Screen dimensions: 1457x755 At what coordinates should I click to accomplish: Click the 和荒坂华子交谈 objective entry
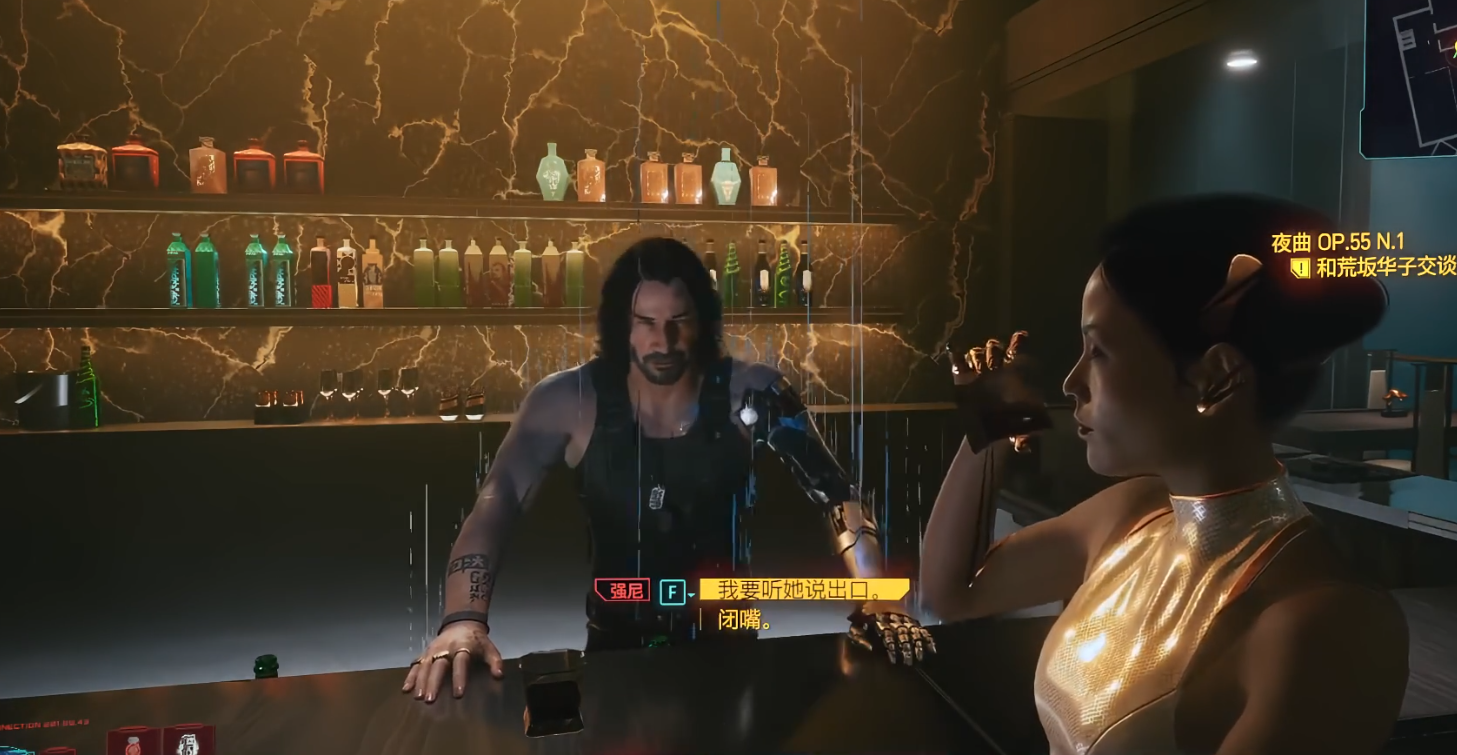[x=1384, y=267]
